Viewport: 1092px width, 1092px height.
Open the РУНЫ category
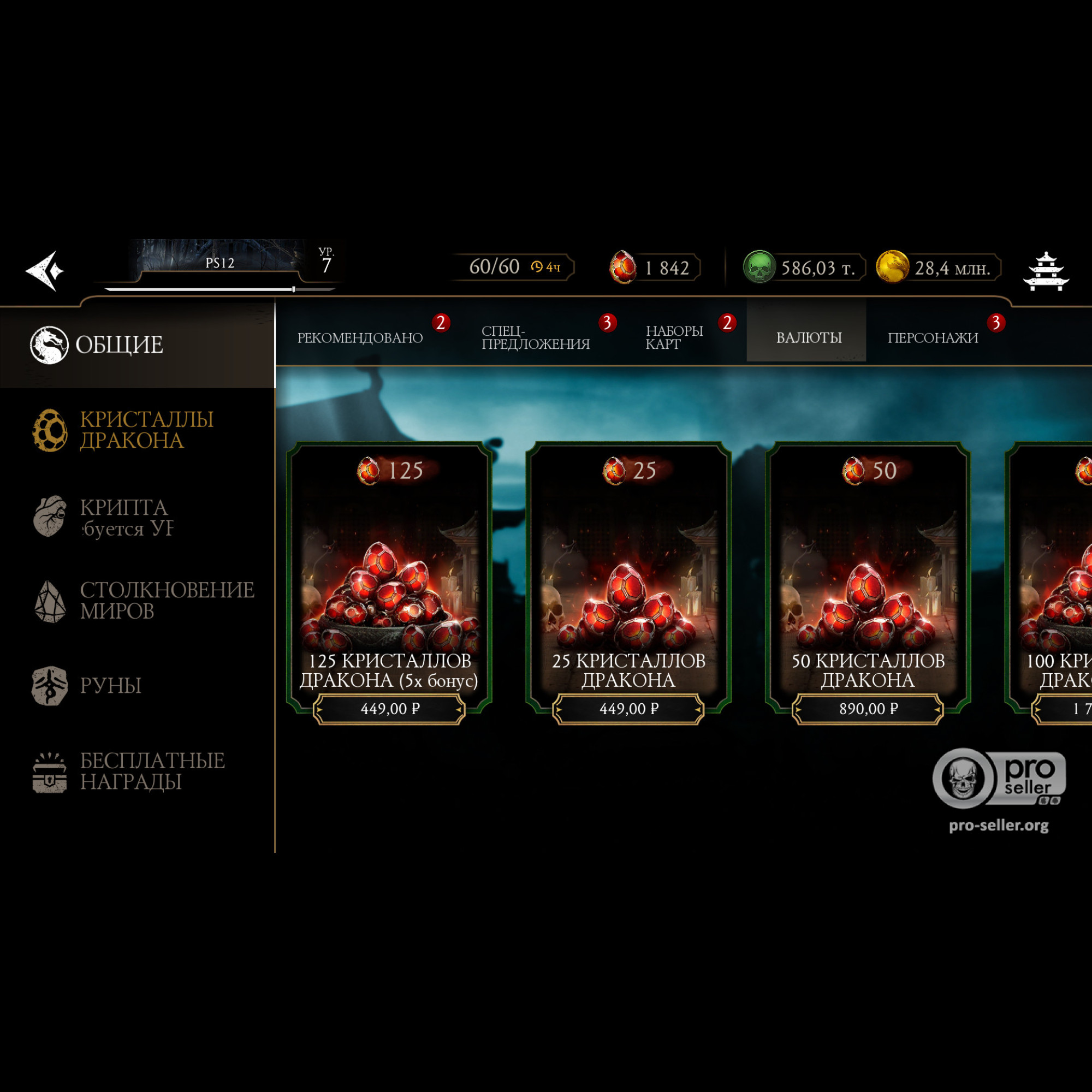(110, 685)
